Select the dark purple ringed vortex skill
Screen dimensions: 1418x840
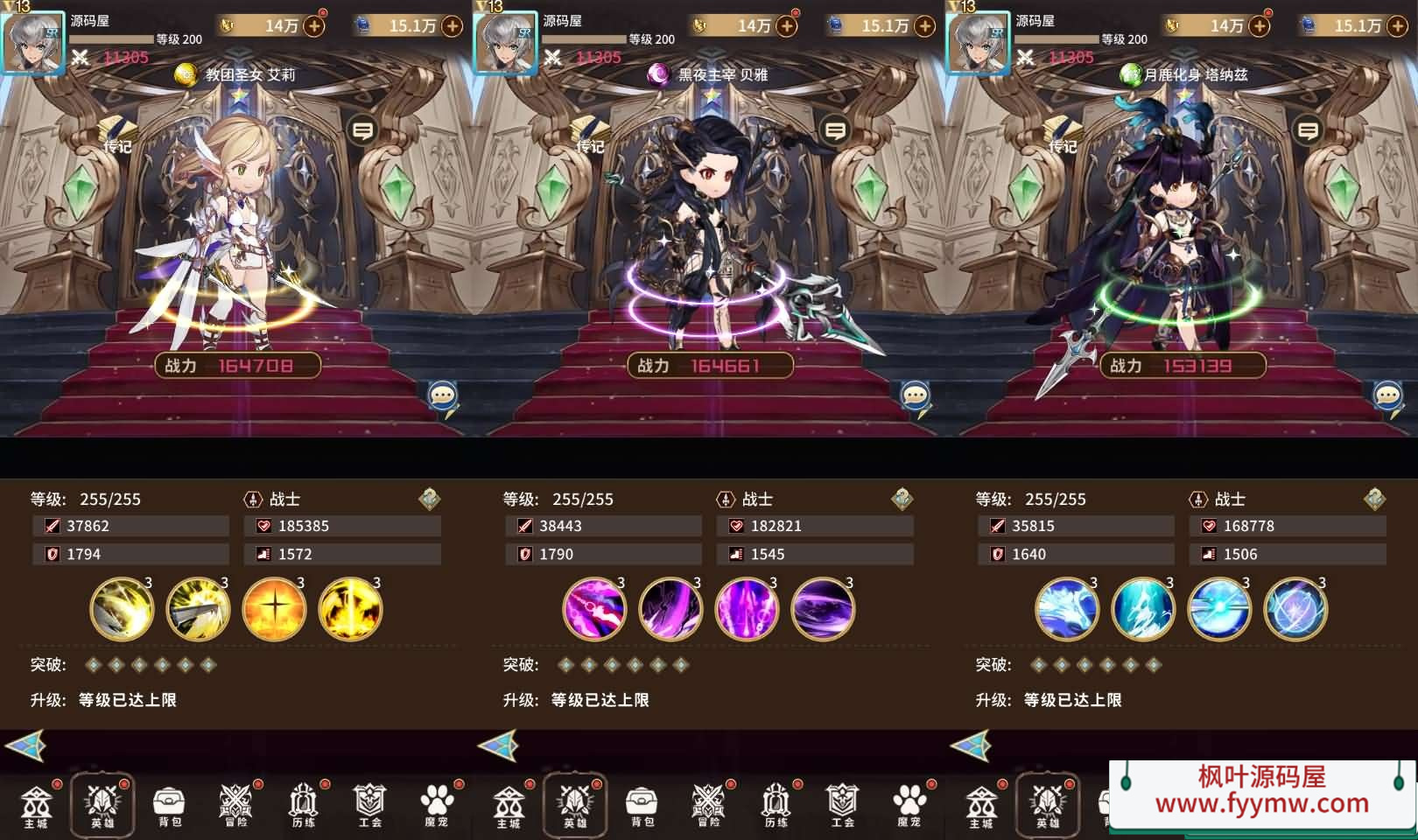point(823,608)
